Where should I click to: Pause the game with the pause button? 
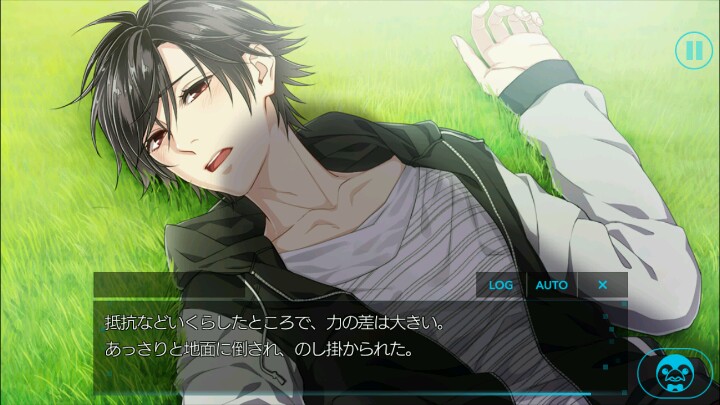point(691,49)
